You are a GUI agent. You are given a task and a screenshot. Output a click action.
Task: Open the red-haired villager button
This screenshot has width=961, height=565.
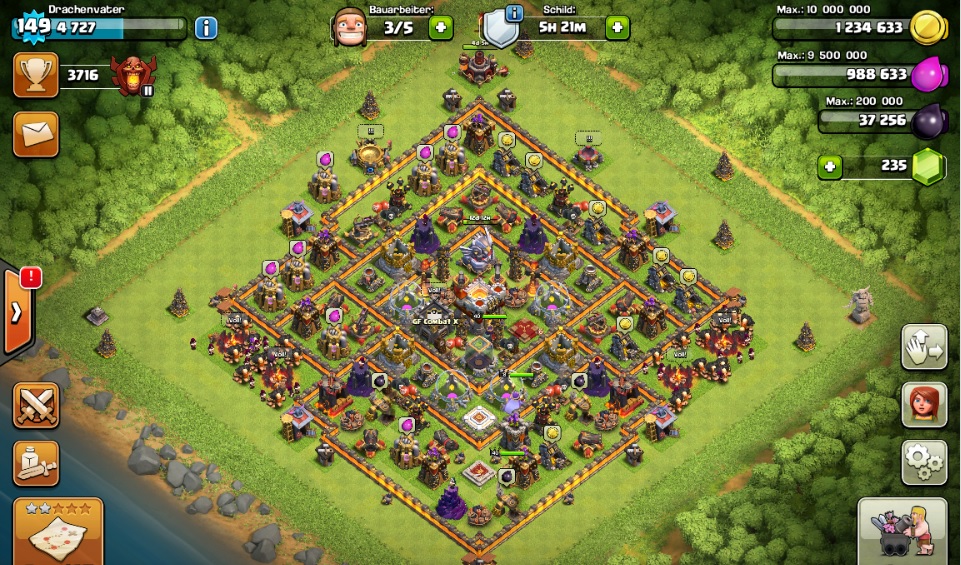(924, 405)
